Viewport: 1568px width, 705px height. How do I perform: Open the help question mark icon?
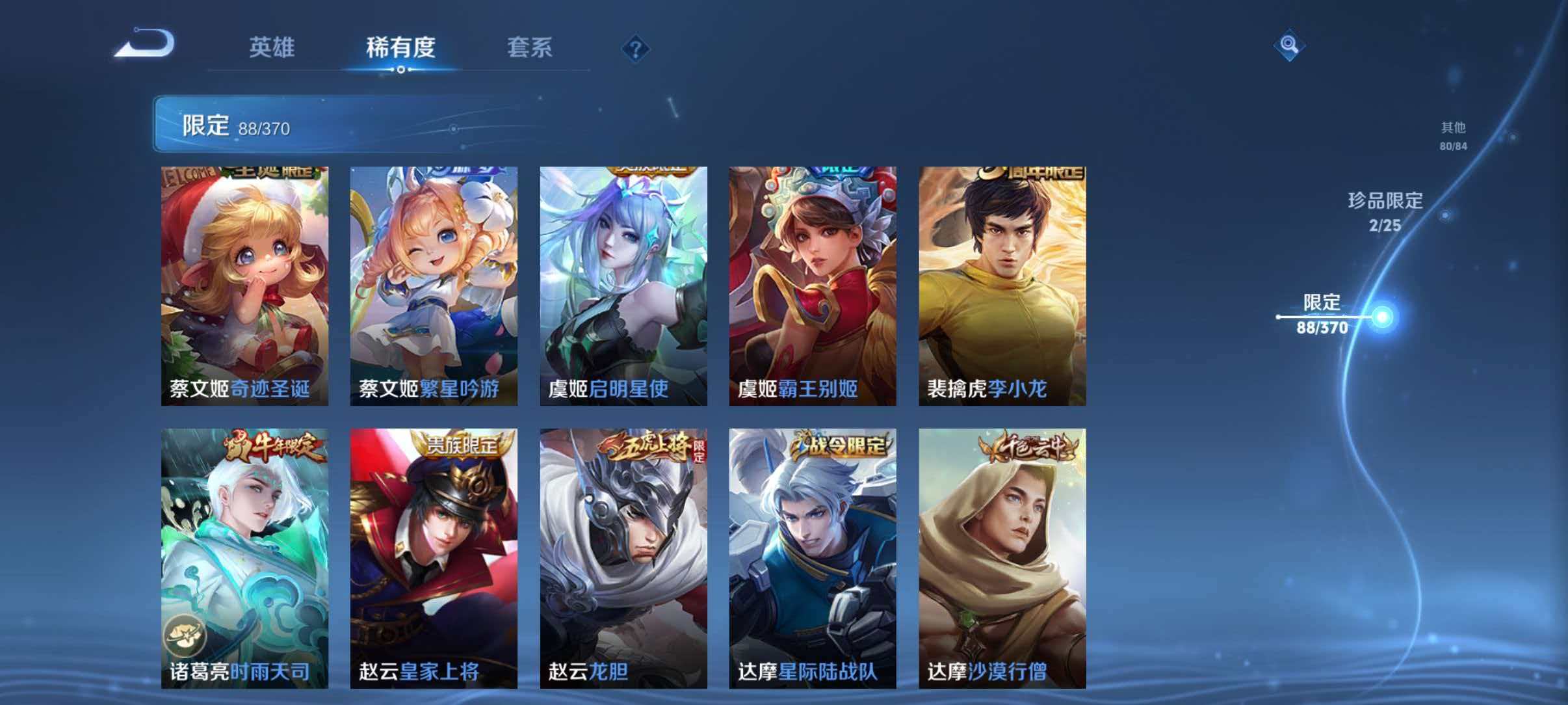[x=637, y=47]
